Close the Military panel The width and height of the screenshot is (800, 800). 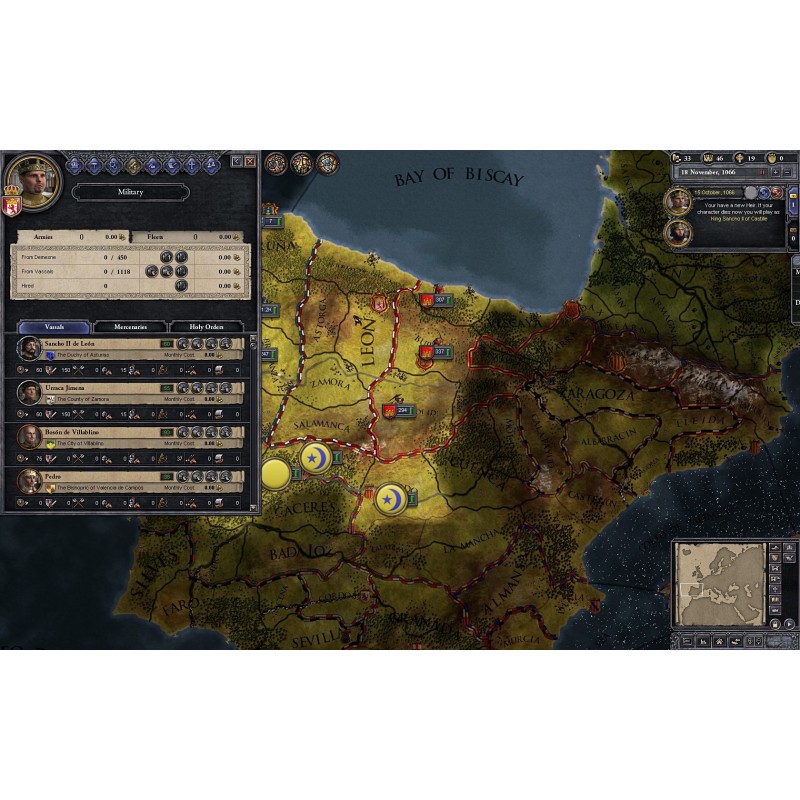click(250, 161)
